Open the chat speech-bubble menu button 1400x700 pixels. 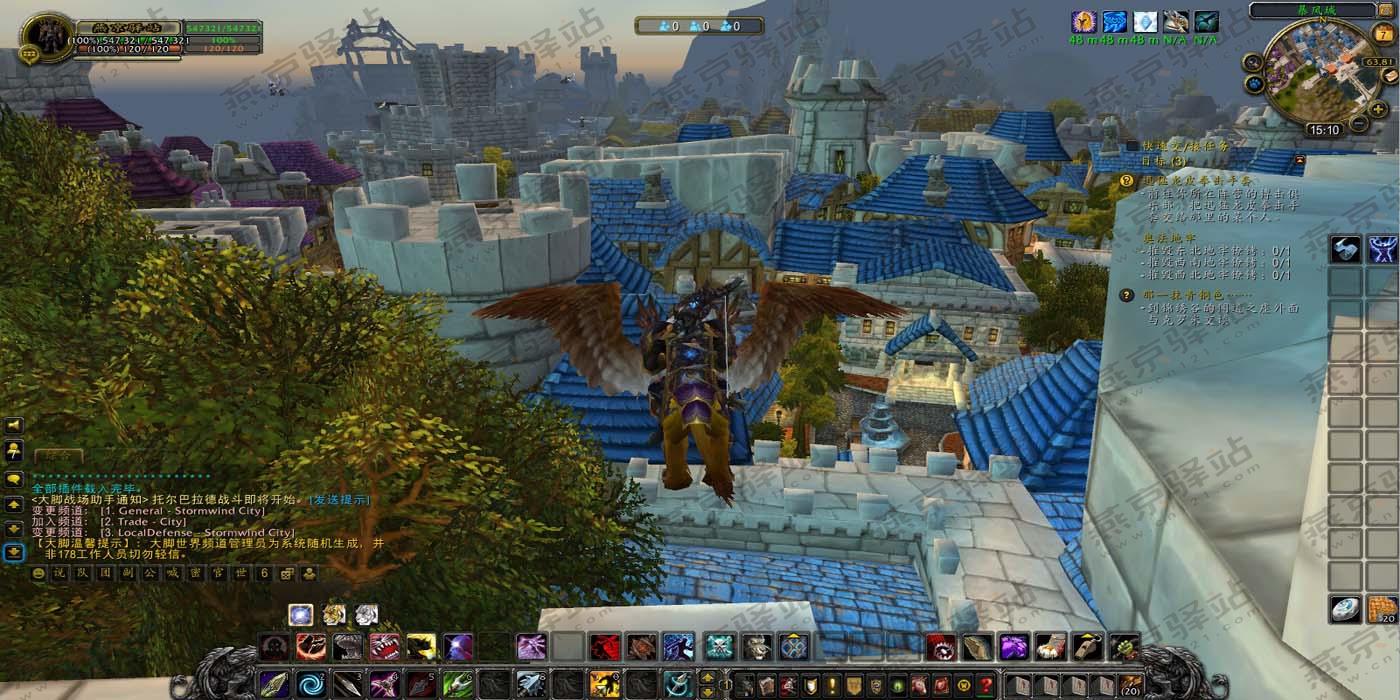[14, 478]
